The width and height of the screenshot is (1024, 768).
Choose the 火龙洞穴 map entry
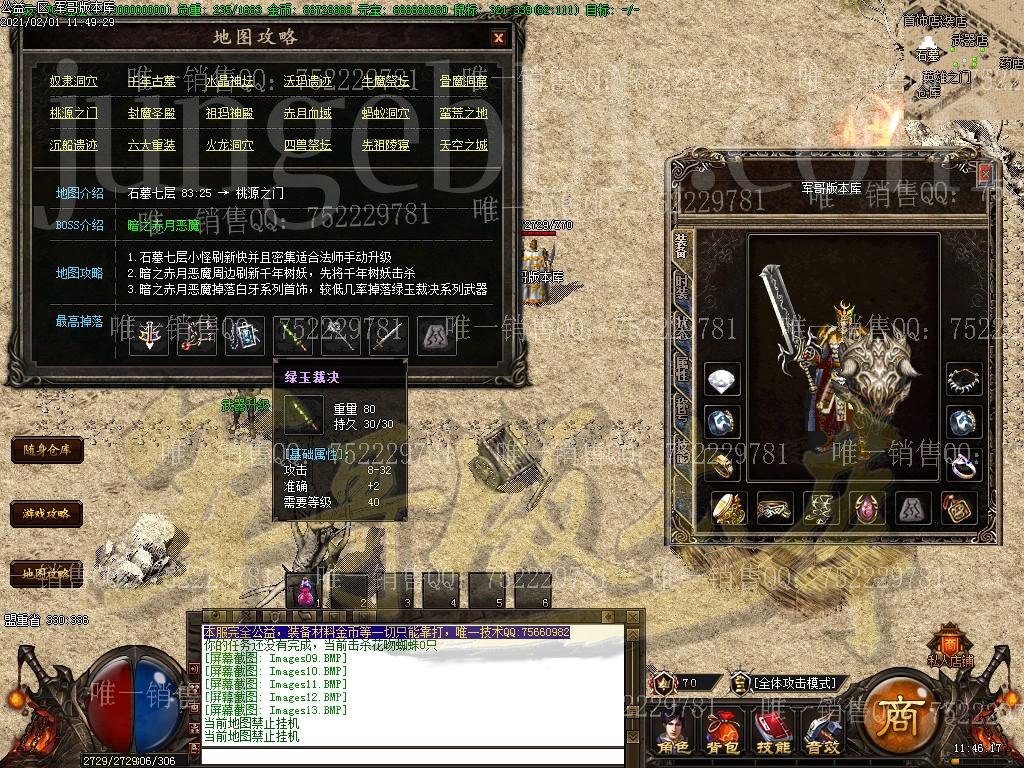click(230, 145)
